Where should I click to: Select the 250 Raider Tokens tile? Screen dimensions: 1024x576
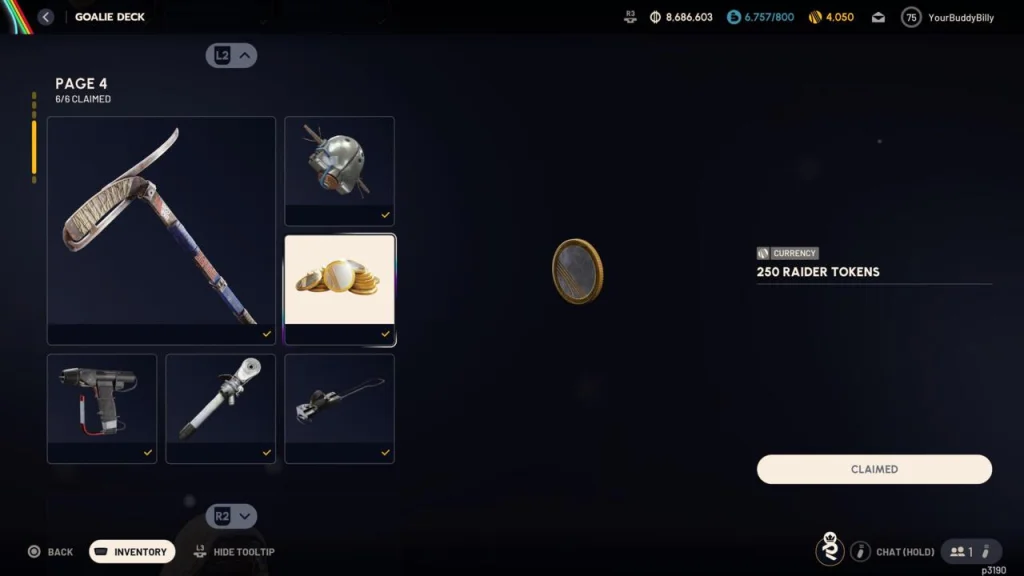tap(339, 289)
